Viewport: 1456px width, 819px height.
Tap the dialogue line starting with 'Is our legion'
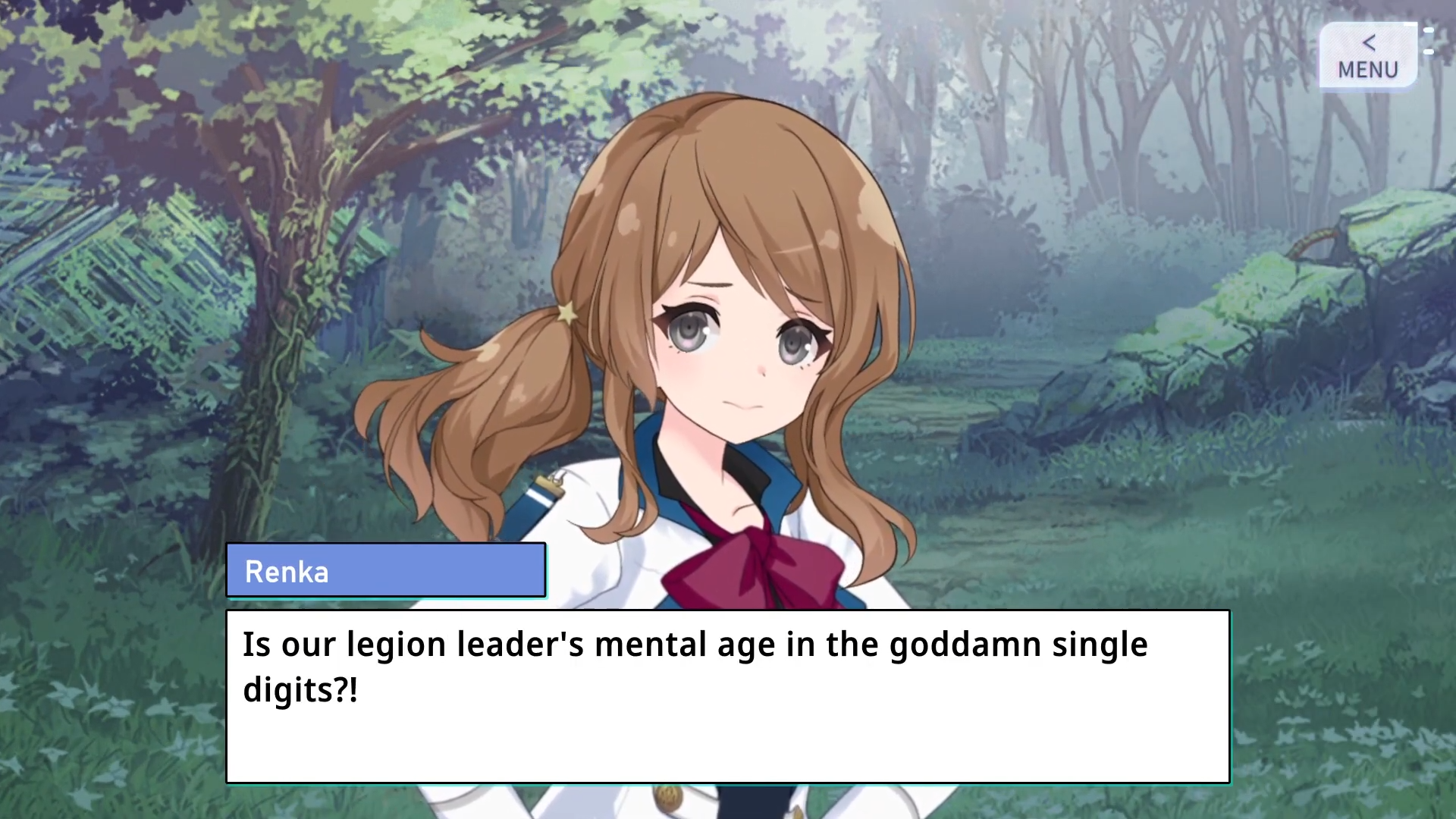point(694,644)
